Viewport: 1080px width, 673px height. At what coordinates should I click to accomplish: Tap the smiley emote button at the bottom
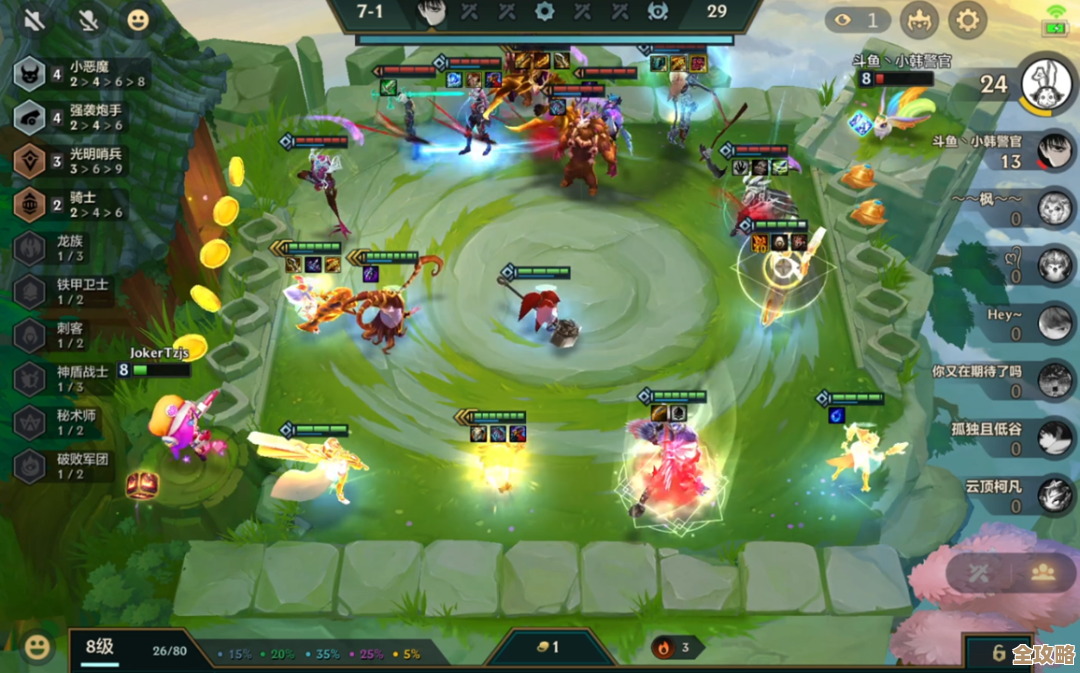pyautogui.click(x=37, y=647)
